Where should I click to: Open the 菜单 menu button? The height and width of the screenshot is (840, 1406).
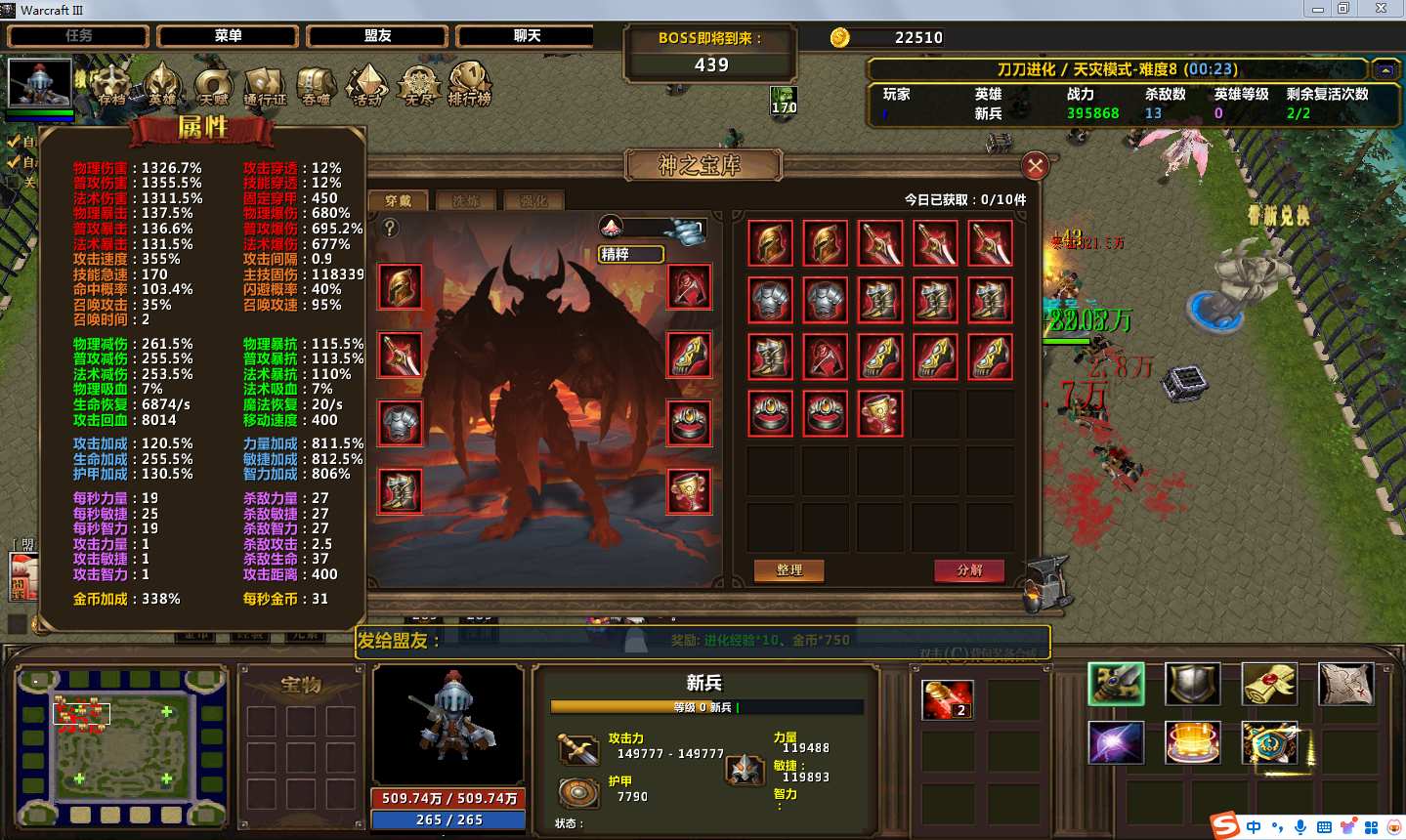[228, 36]
